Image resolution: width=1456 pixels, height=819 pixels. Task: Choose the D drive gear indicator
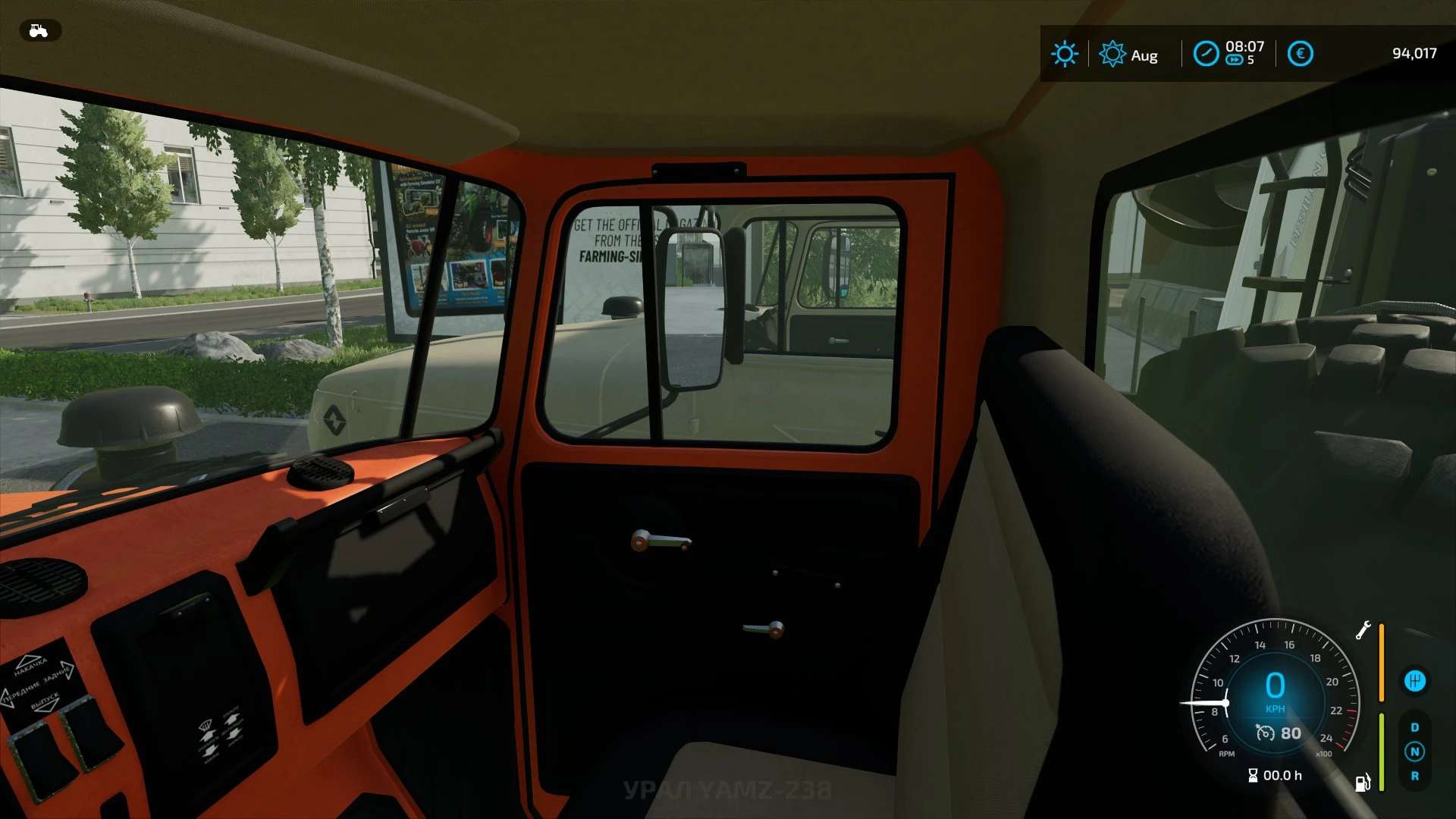pyautogui.click(x=1414, y=727)
